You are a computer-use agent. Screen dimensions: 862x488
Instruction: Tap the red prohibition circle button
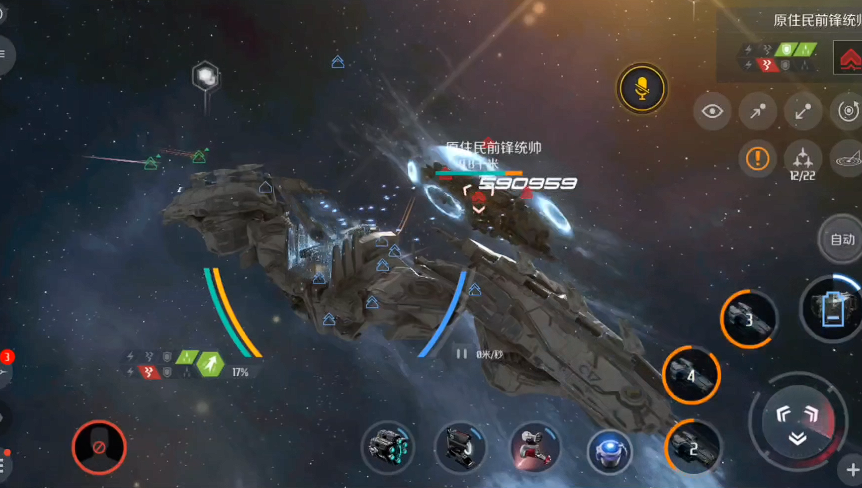tap(99, 446)
